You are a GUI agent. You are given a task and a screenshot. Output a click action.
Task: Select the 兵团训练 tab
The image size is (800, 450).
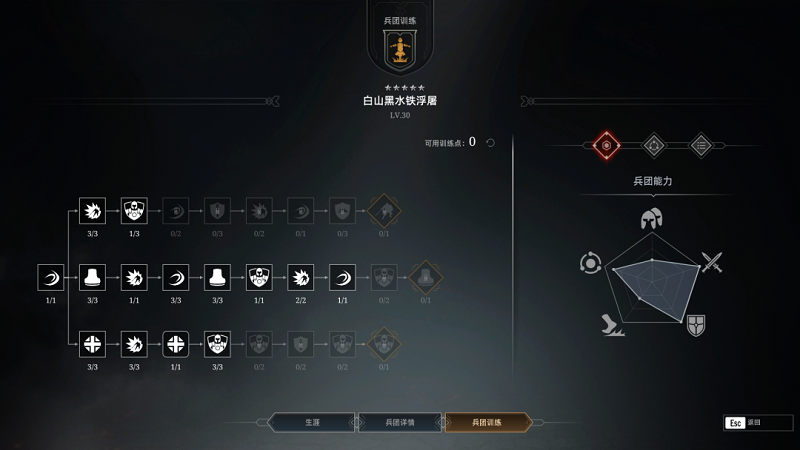pos(487,422)
